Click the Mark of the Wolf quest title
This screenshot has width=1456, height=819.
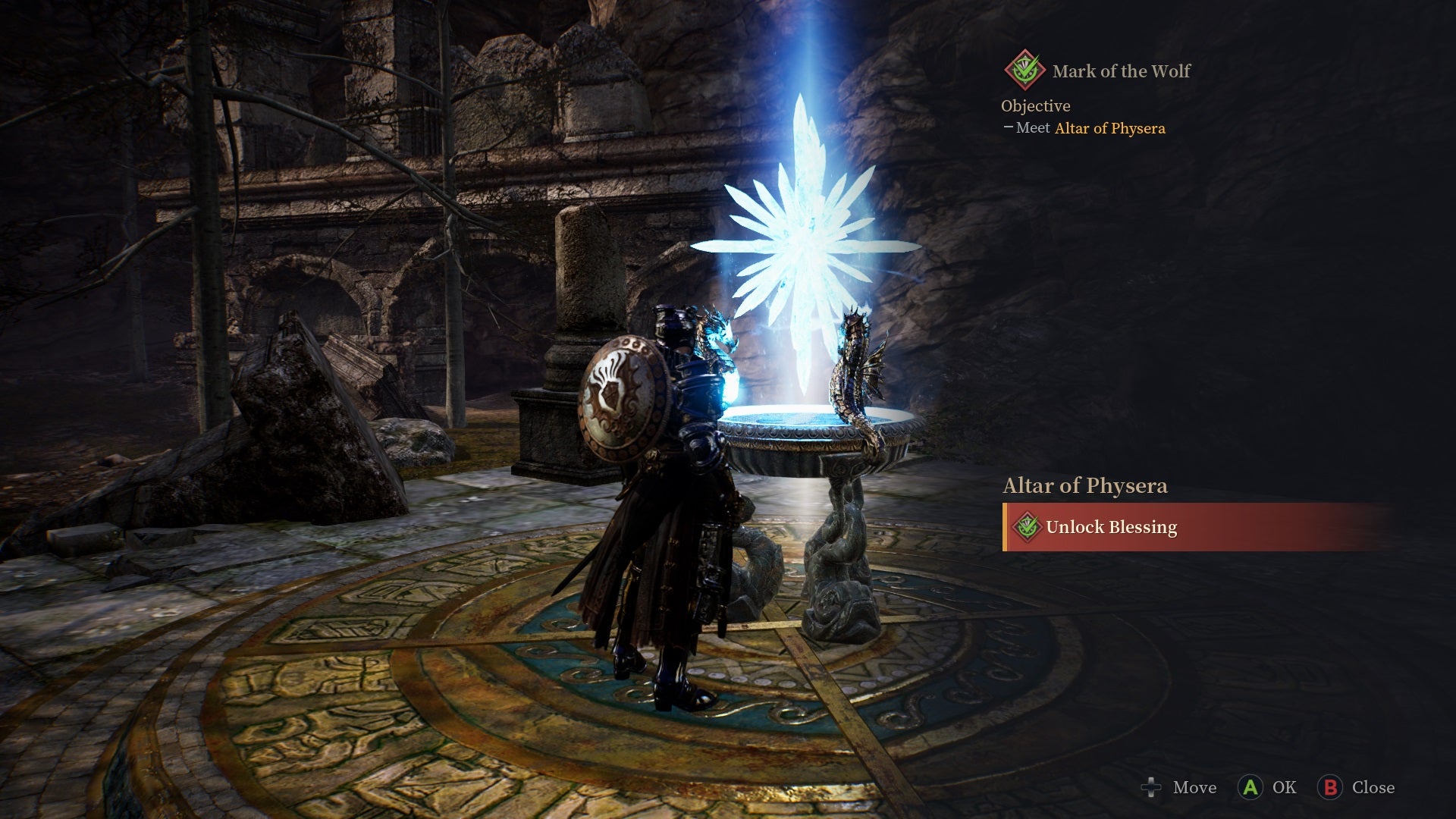1121,70
